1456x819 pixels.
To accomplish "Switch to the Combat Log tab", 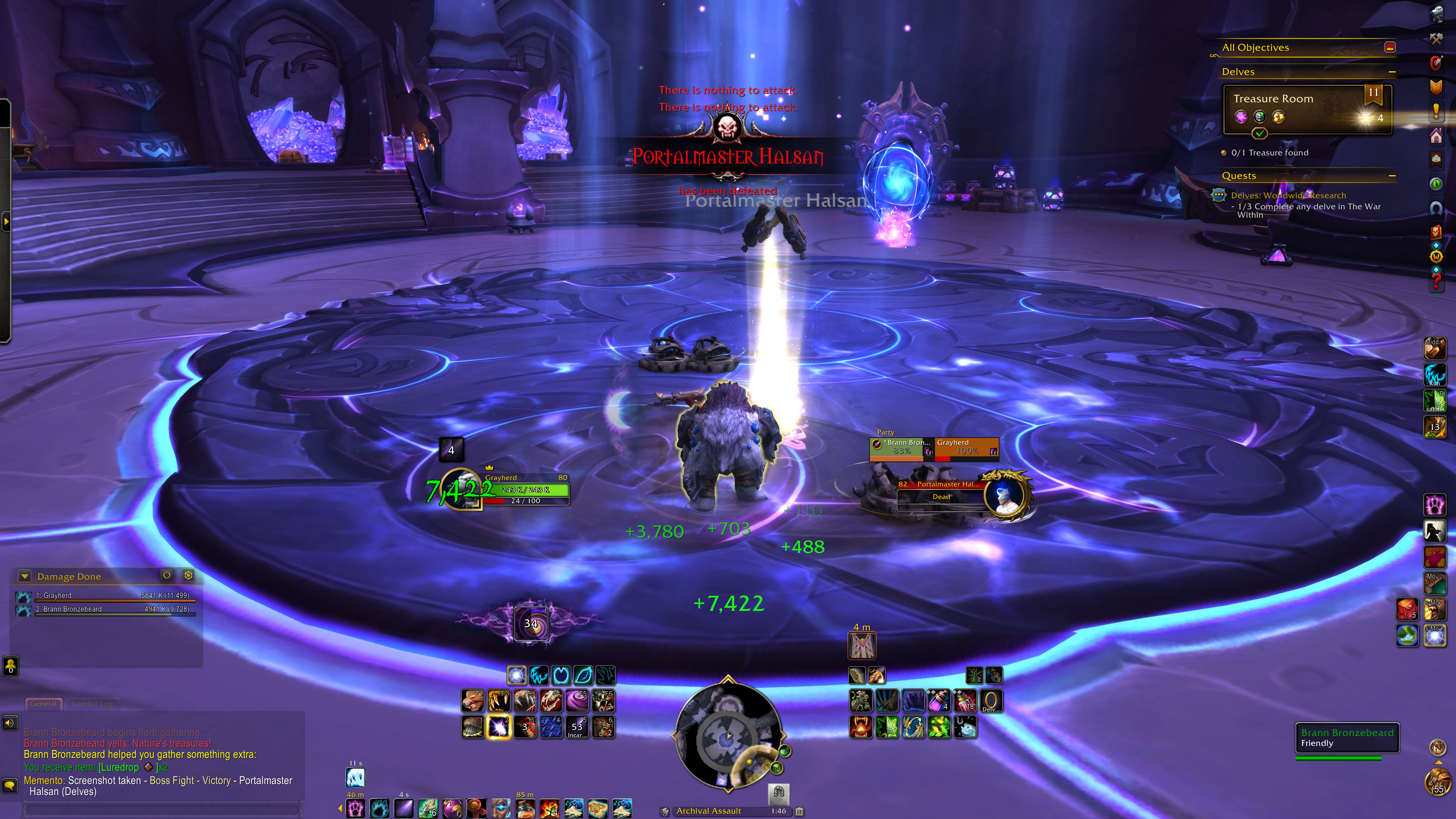I will 92,704.
